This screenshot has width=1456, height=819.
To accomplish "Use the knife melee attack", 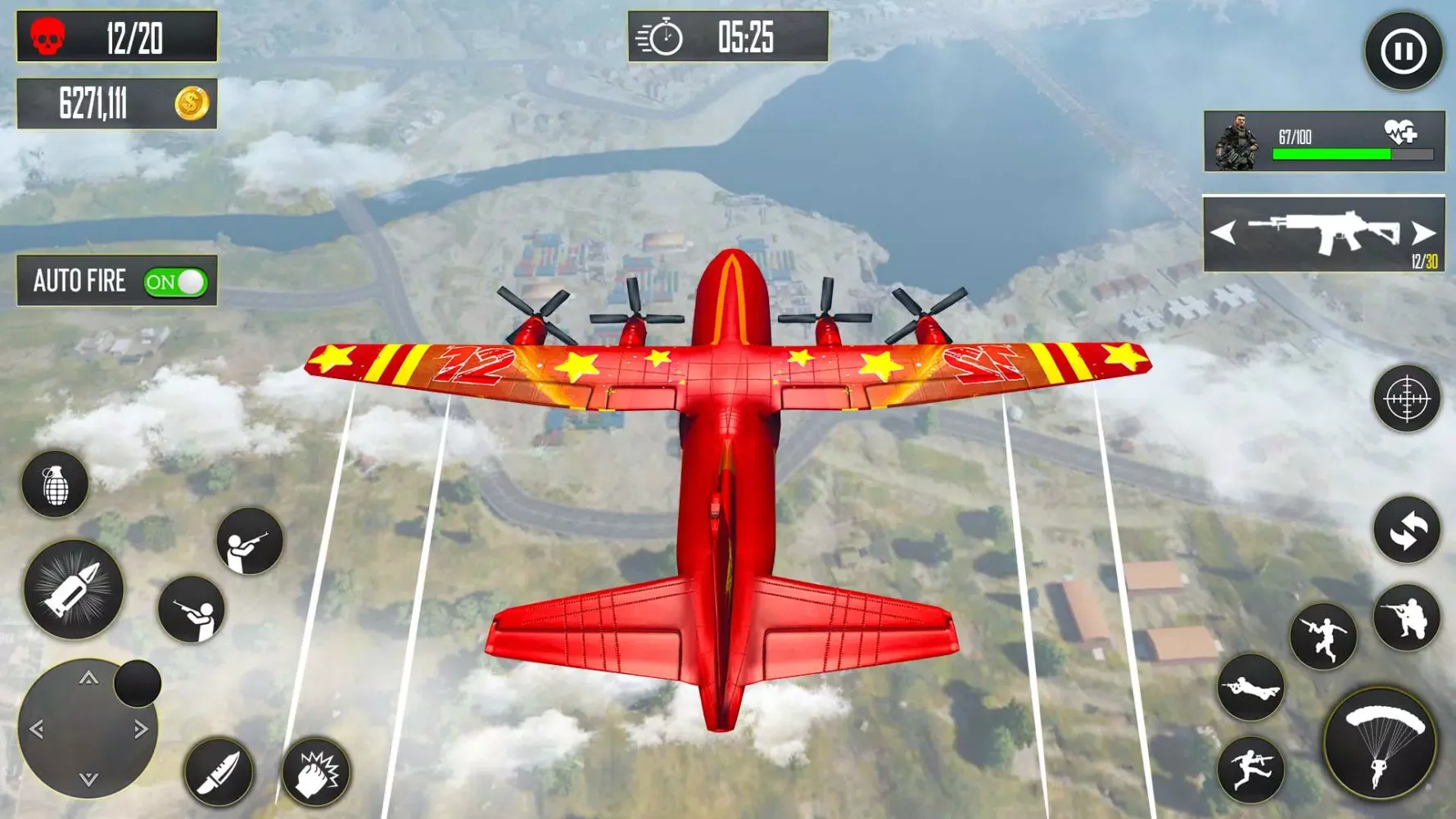I will (218, 772).
